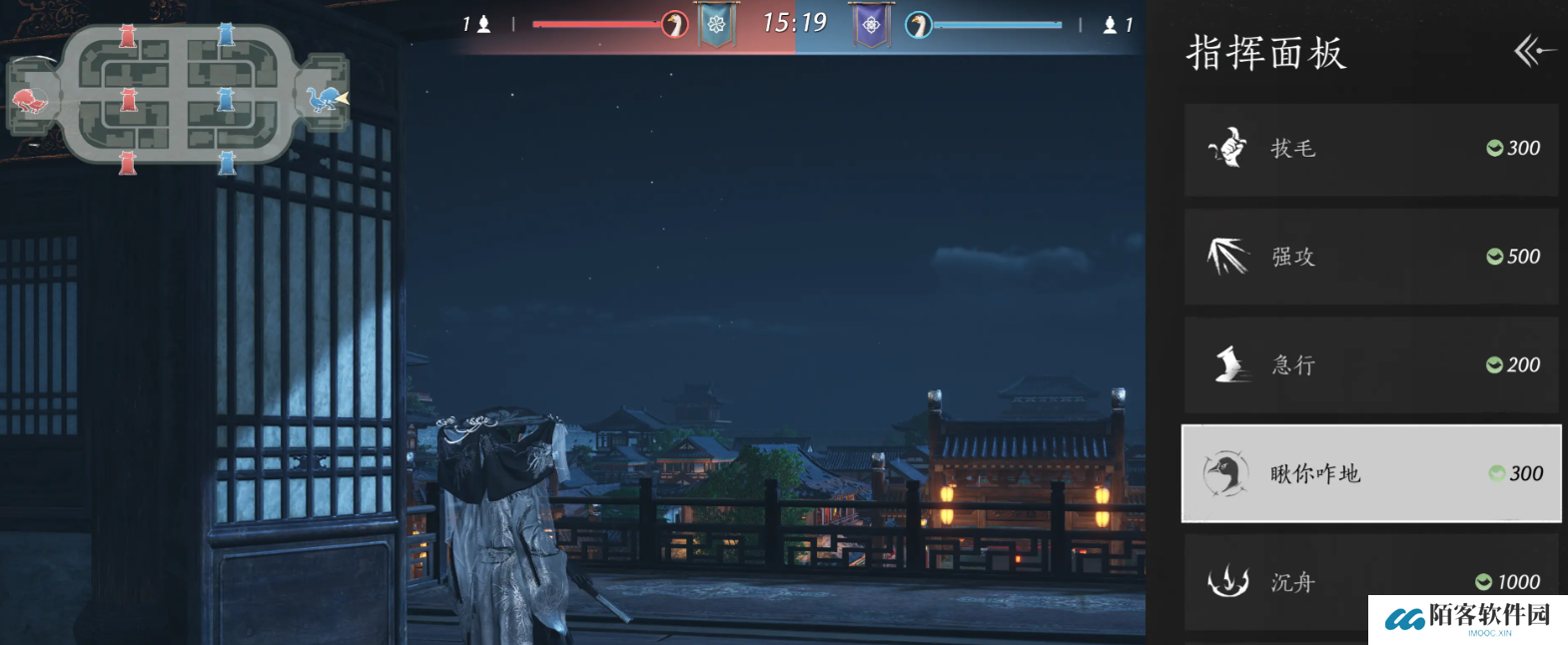Image resolution: width=1568 pixels, height=645 pixels.
Task: Choose the 强攻 command
Action: click(x=1370, y=257)
